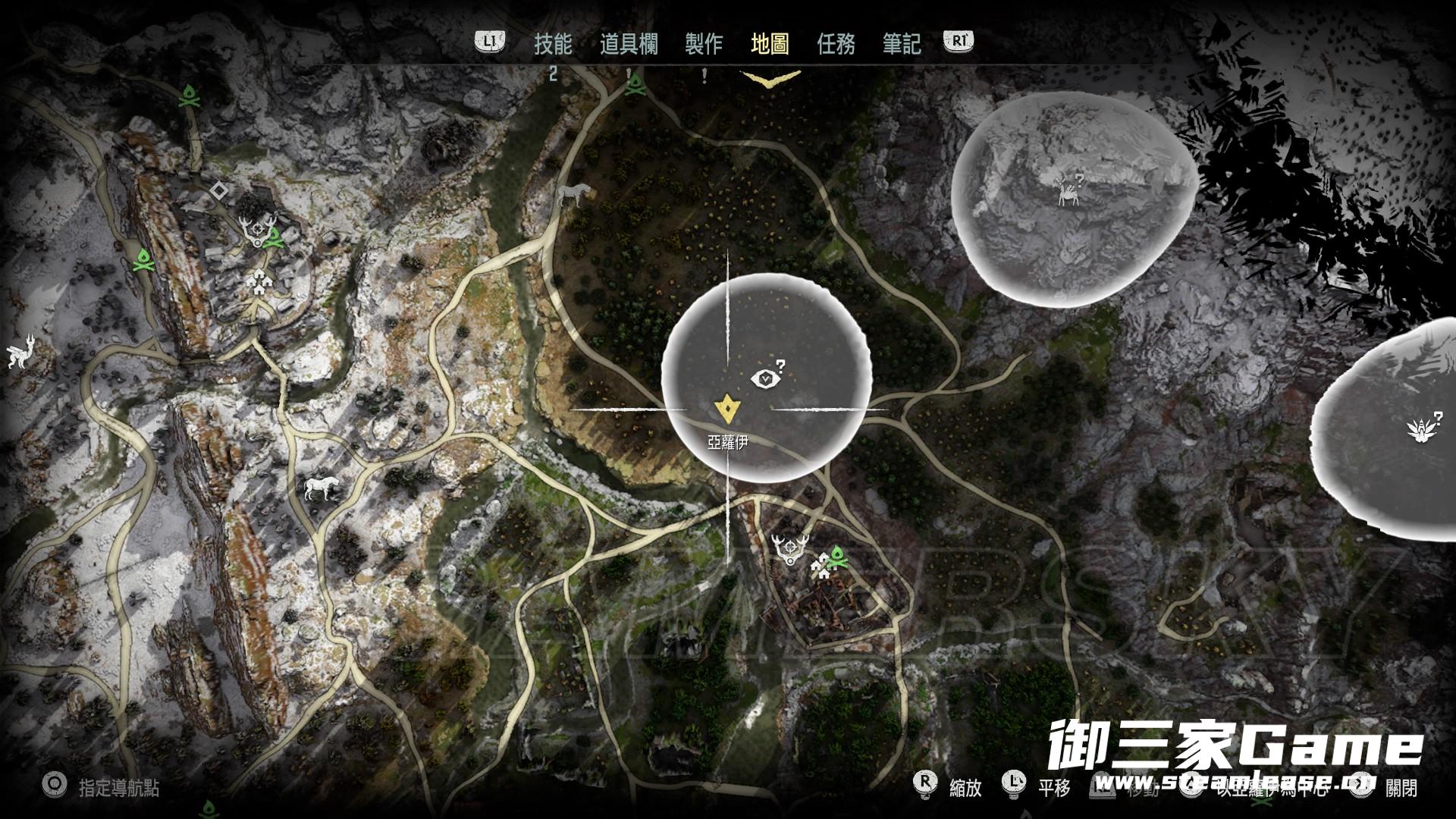
Task: Open the 道具欄 inventory tab
Action: tap(629, 44)
